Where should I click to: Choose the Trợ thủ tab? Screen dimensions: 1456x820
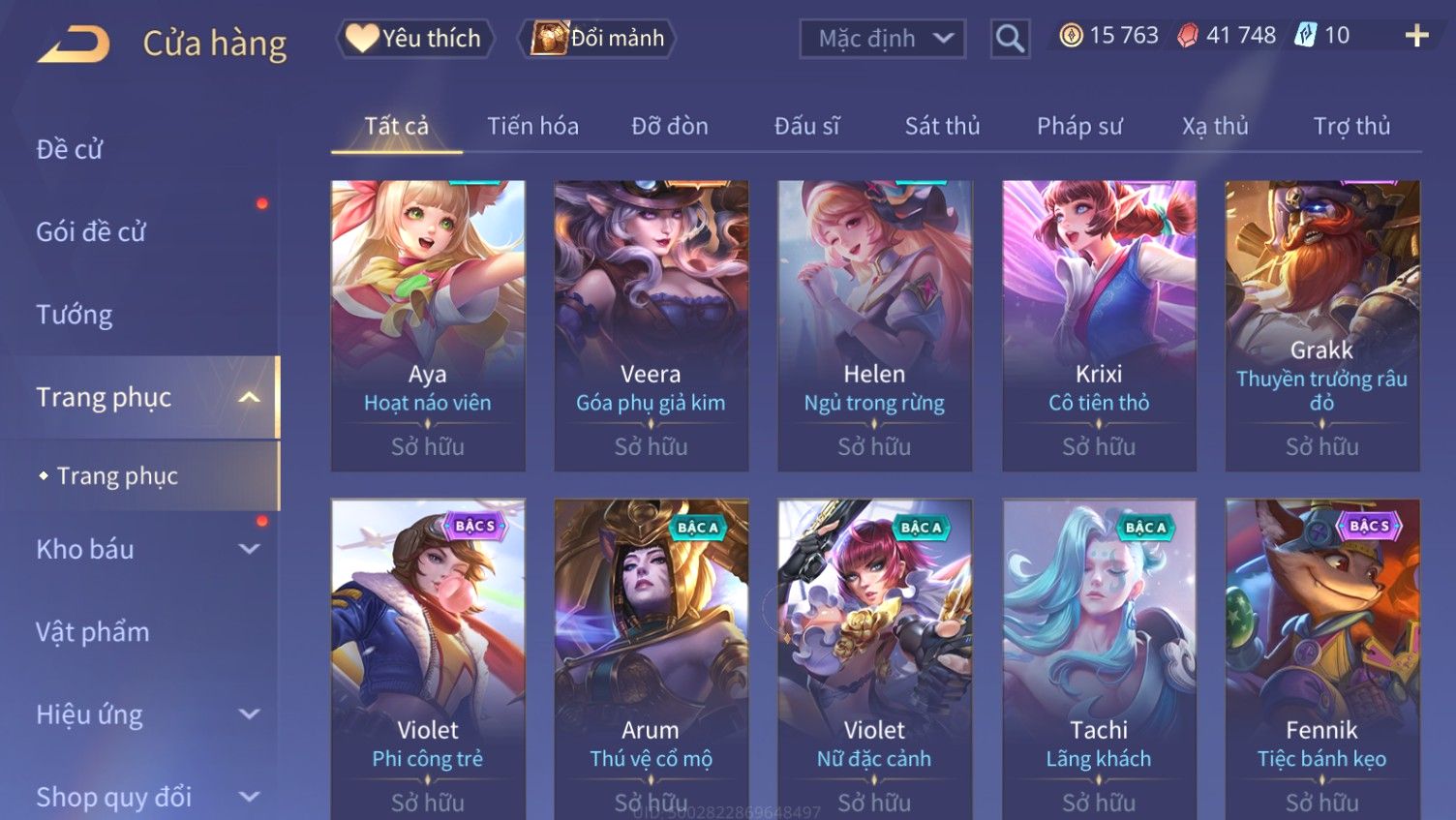click(x=1351, y=126)
